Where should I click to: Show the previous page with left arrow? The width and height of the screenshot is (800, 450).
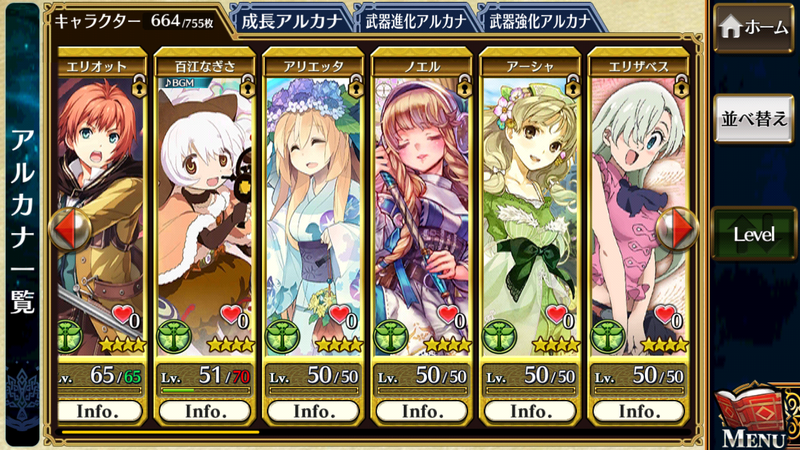[x=68, y=228]
